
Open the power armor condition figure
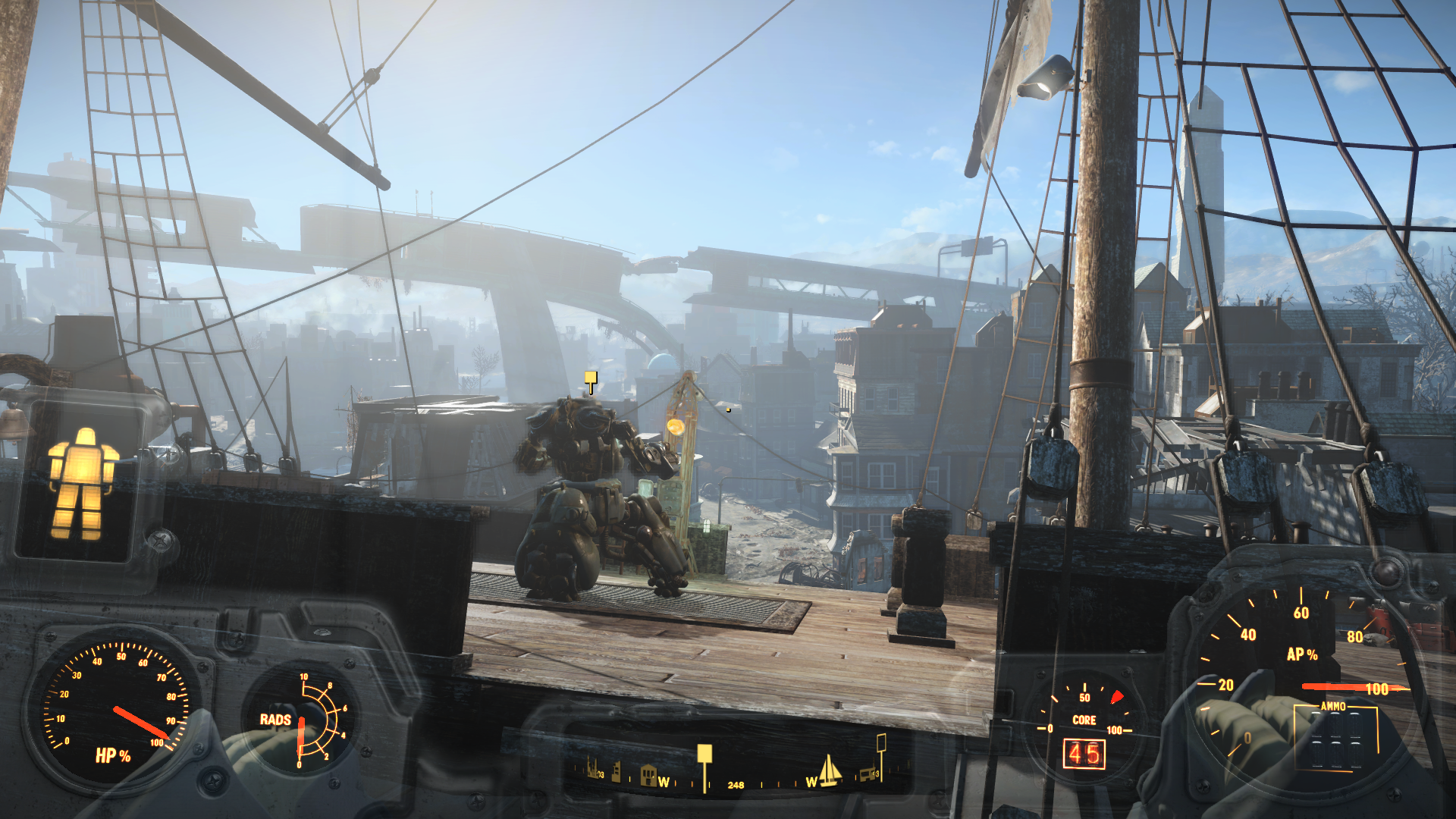83,483
